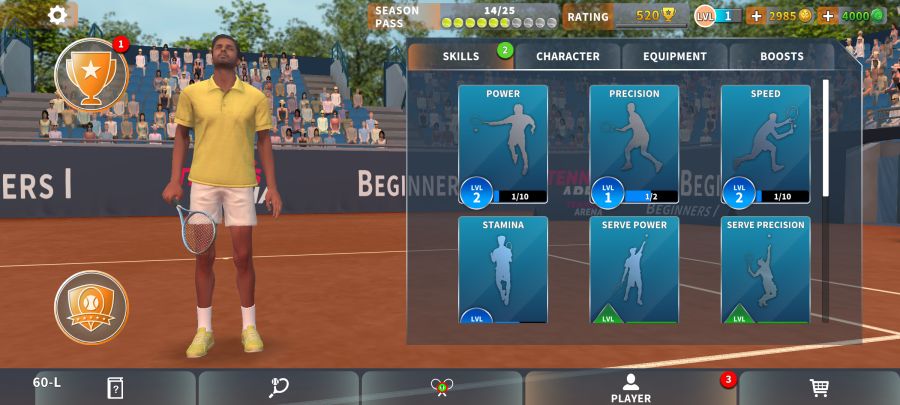
Task: Switch to the Character tab
Action: point(568,57)
